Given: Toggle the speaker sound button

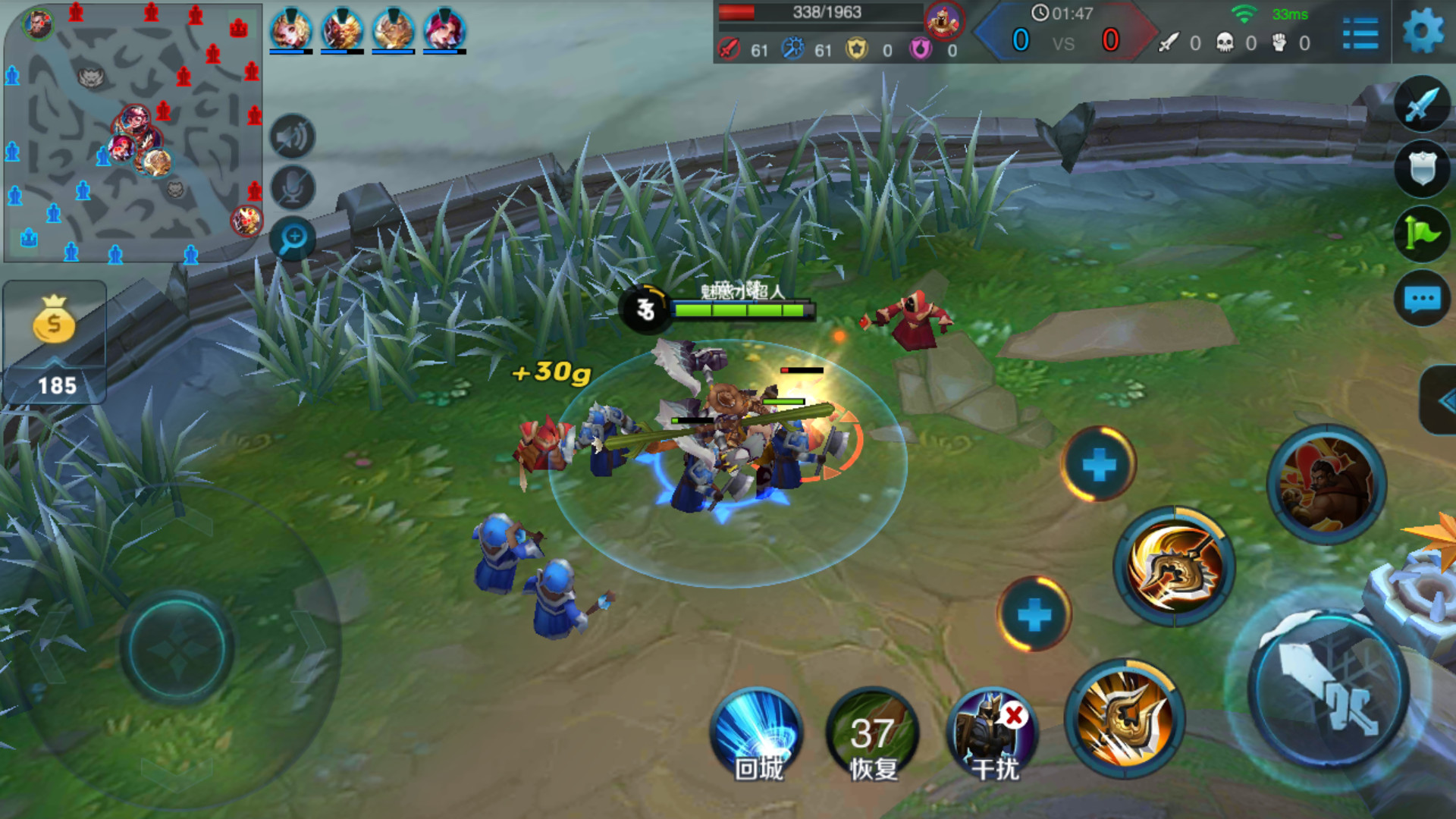Looking at the screenshot, I should 292,137.
